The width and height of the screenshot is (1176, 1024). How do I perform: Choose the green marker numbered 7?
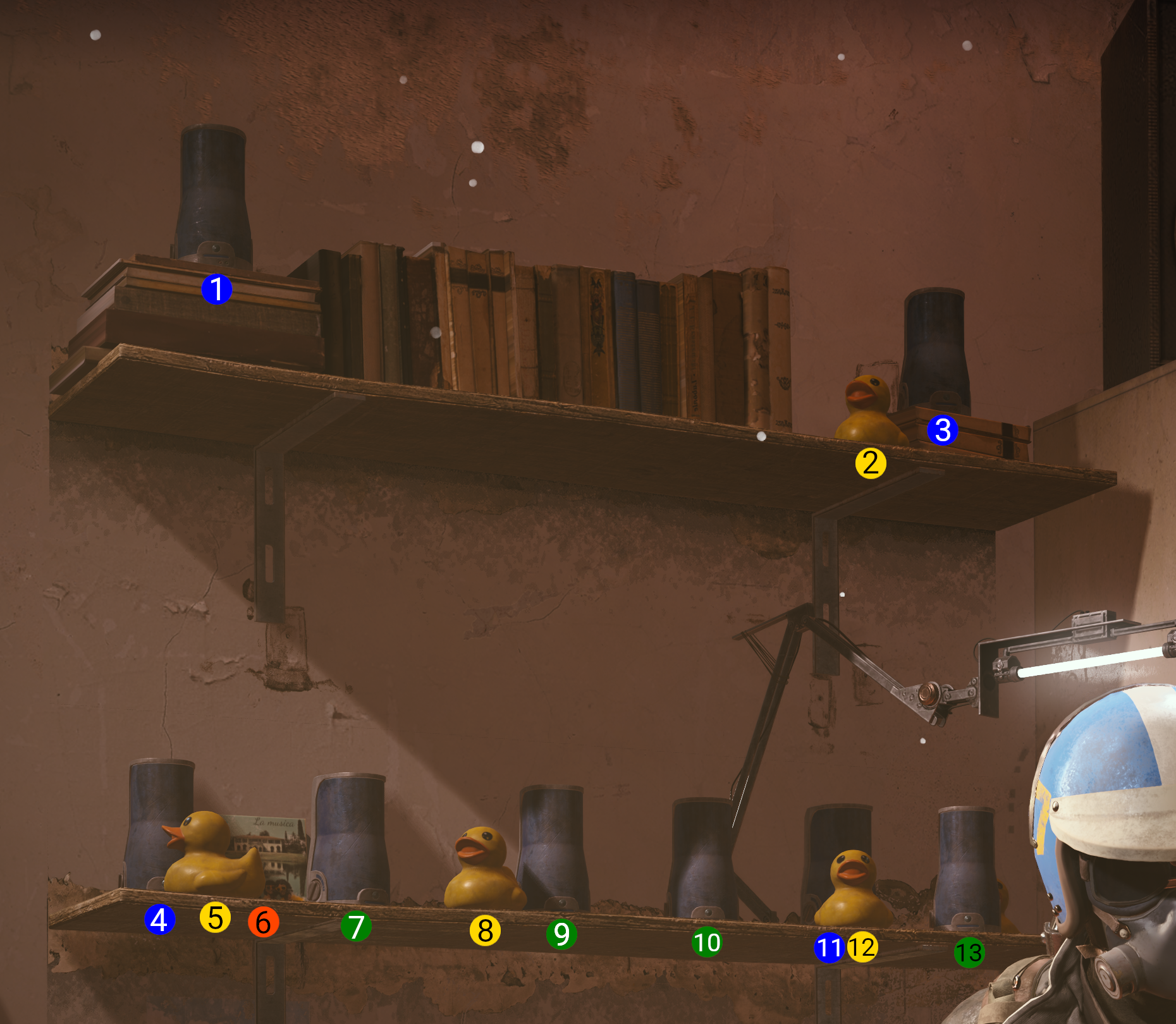(x=356, y=927)
